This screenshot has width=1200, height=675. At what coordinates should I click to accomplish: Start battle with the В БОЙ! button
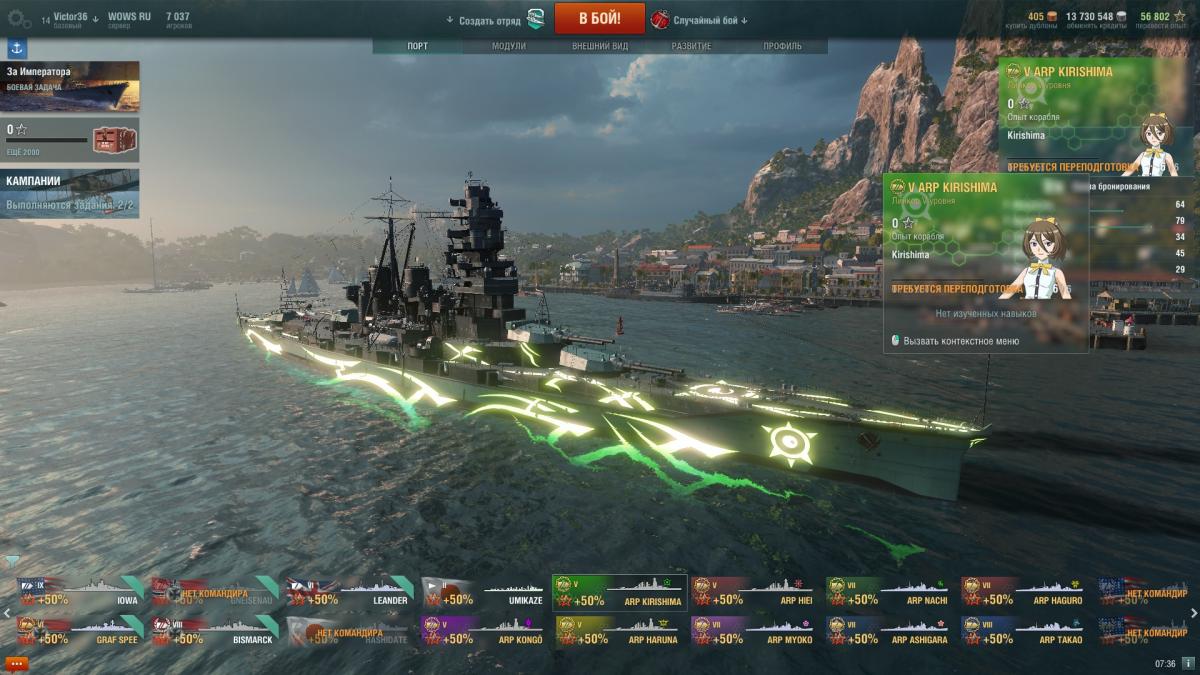click(x=599, y=18)
